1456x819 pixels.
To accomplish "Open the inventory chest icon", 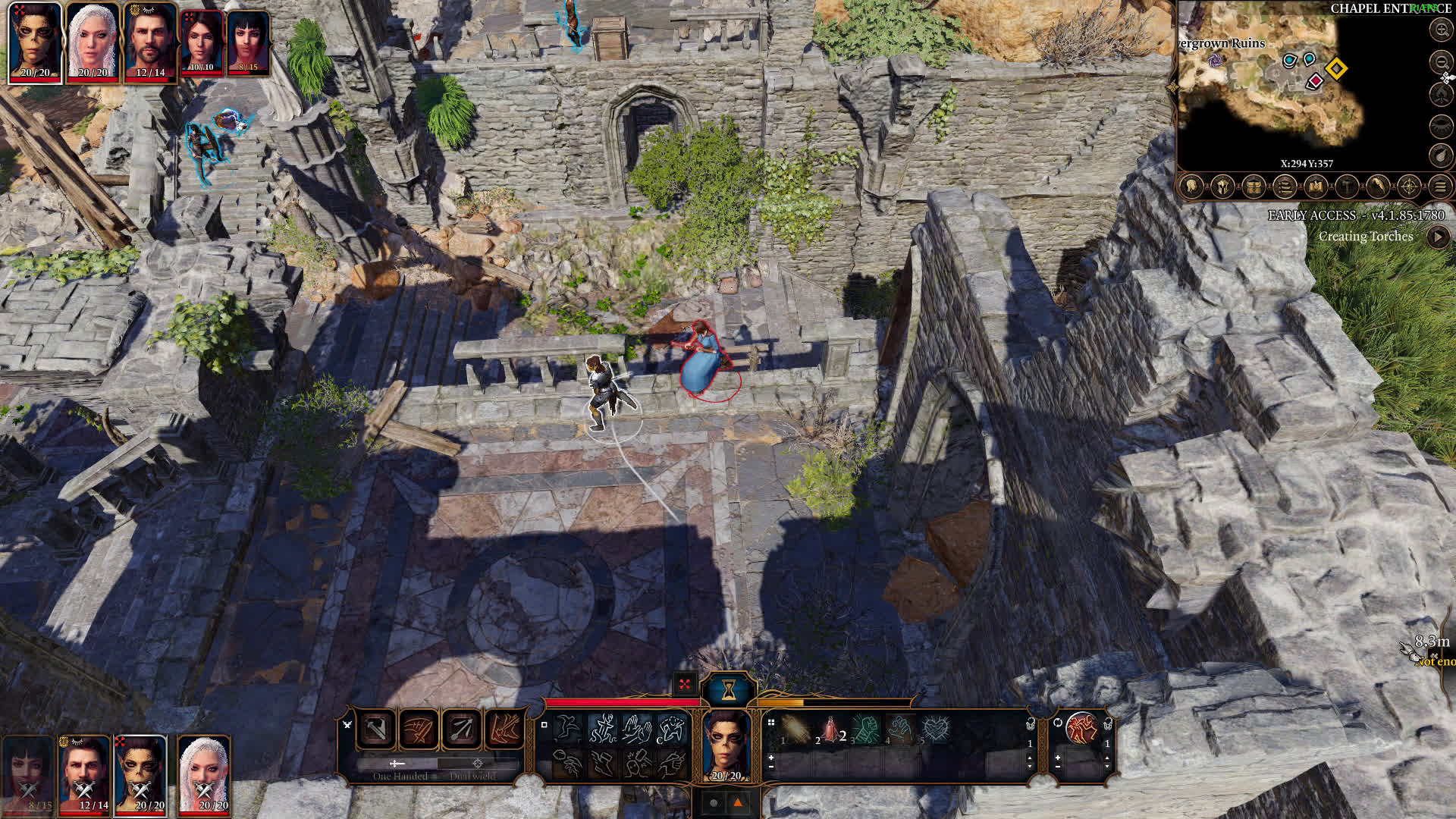I will pyautogui.click(x=1254, y=187).
